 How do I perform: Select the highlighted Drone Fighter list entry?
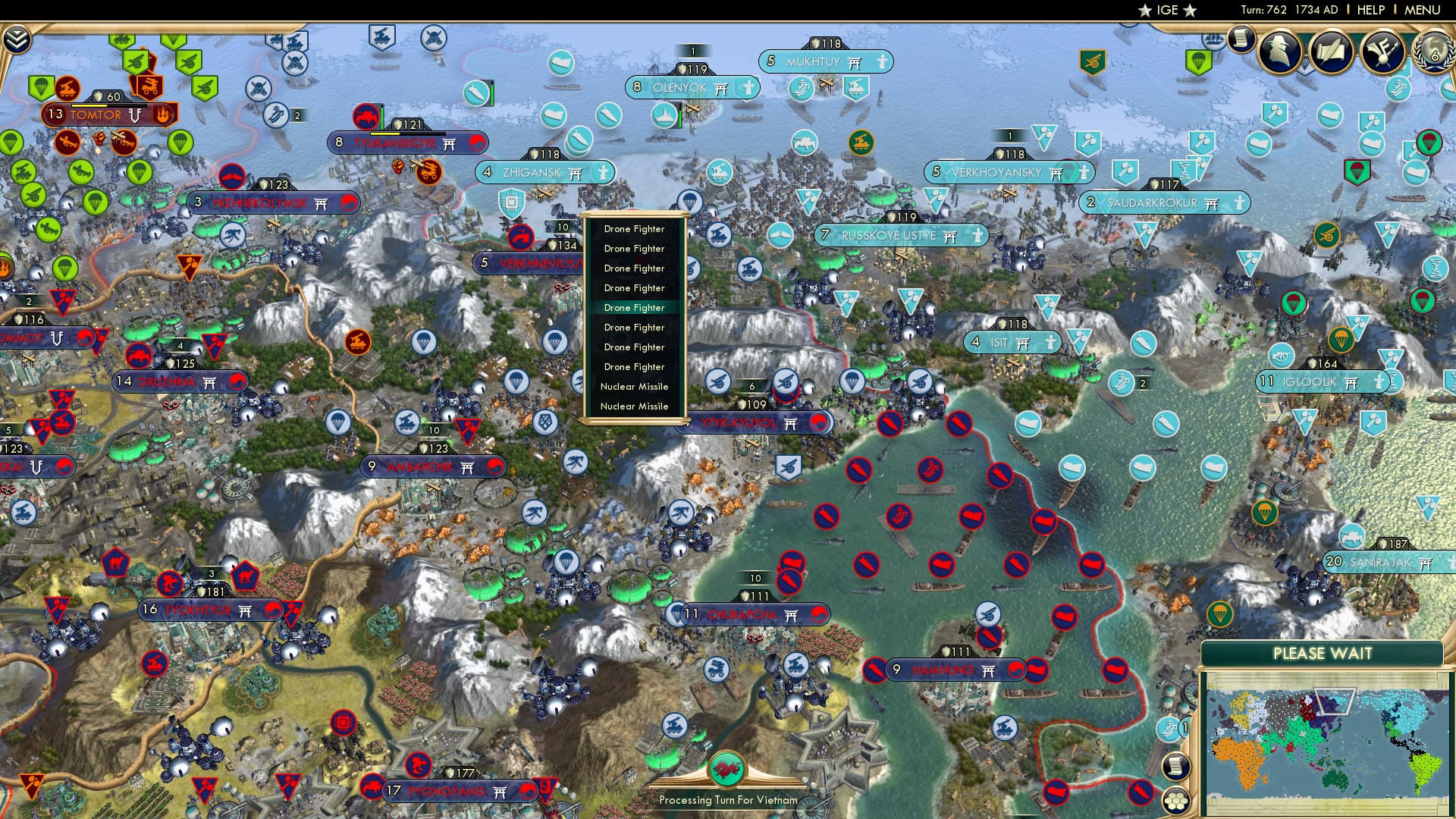(x=634, y=308)
